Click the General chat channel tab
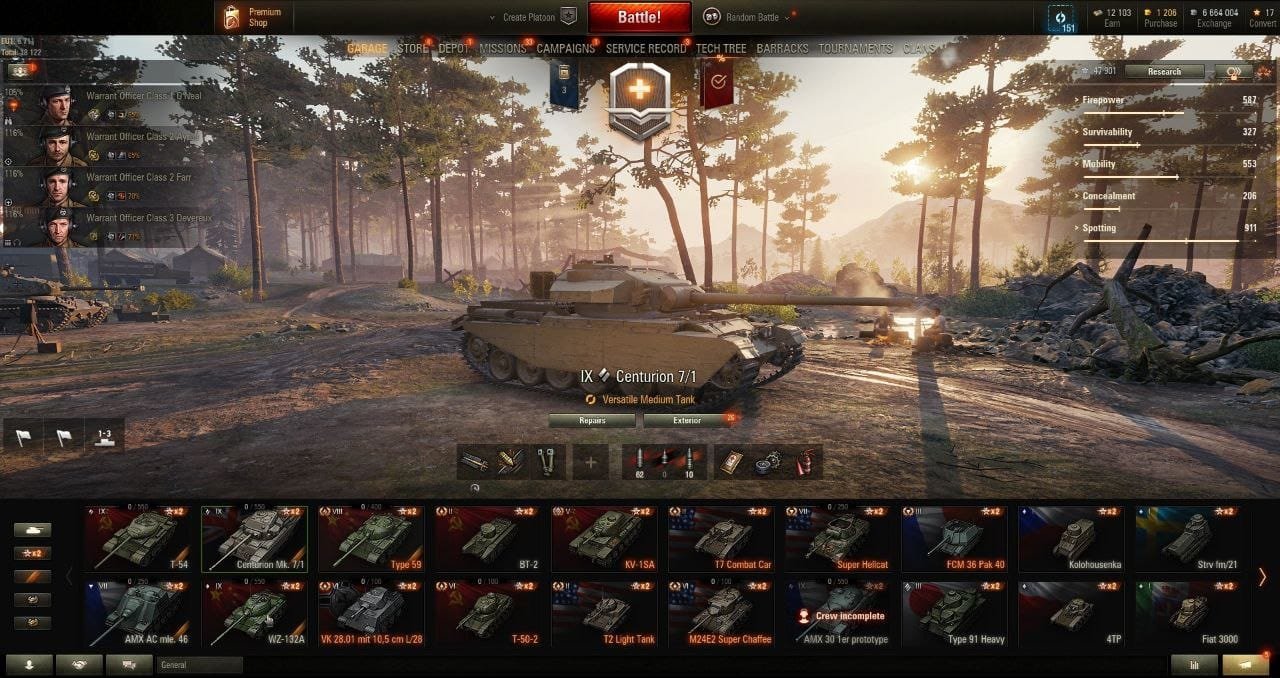Image resolution: width=1280 pixels, height=678 pixels. [199, 665]
